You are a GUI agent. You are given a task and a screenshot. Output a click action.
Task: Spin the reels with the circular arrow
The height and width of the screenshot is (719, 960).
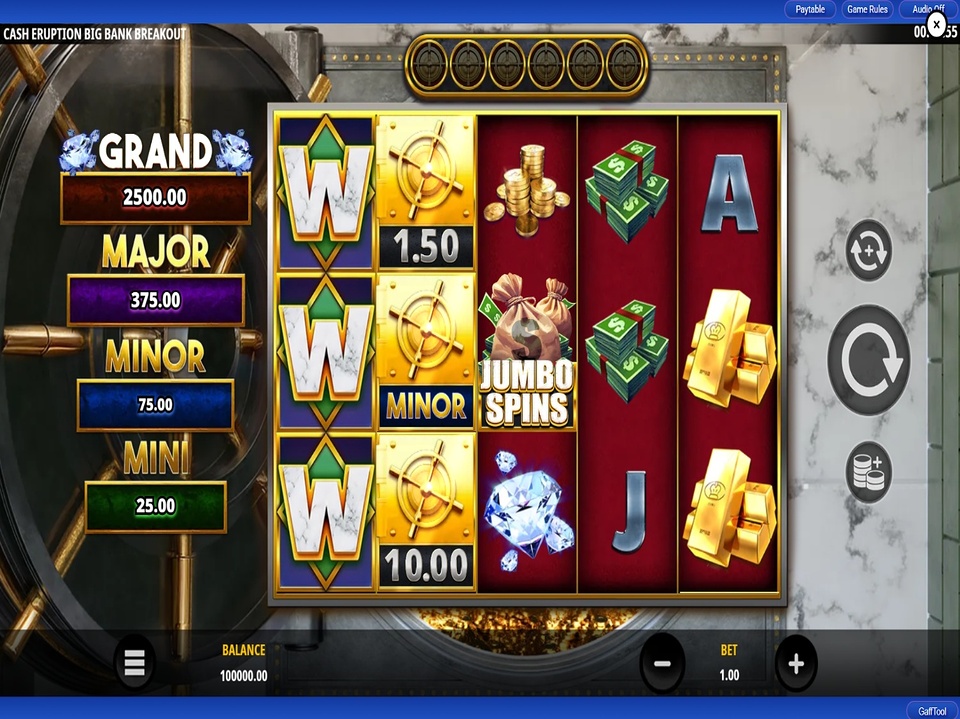(868, 361)
